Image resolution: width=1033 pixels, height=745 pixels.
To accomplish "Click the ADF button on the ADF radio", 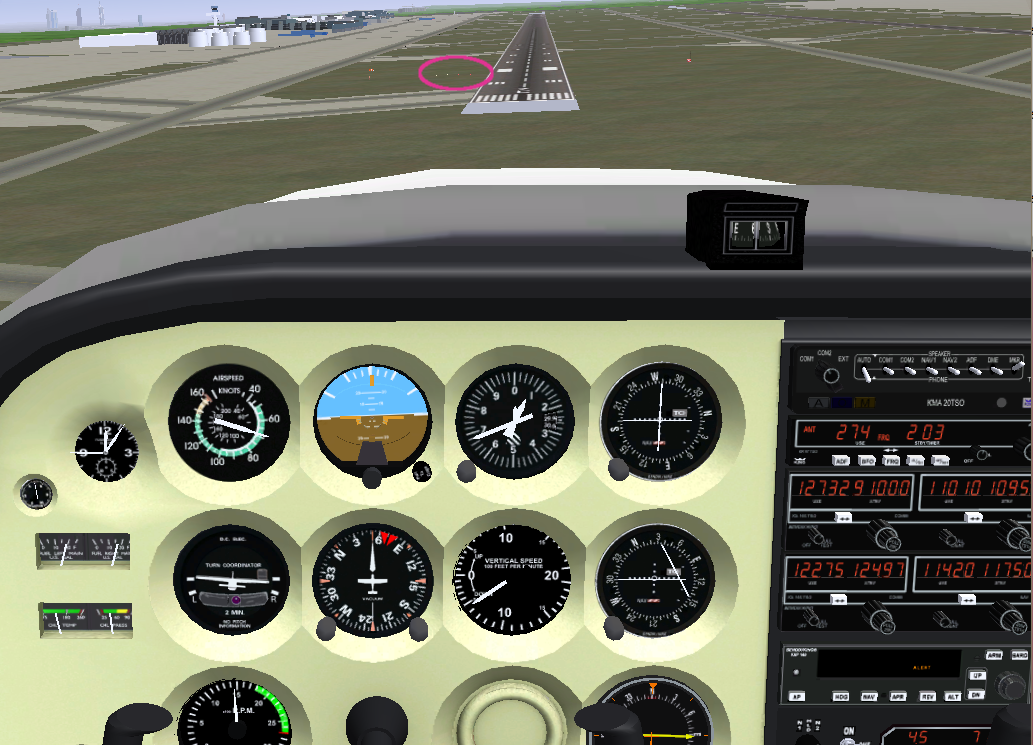I will coord(841,461).
